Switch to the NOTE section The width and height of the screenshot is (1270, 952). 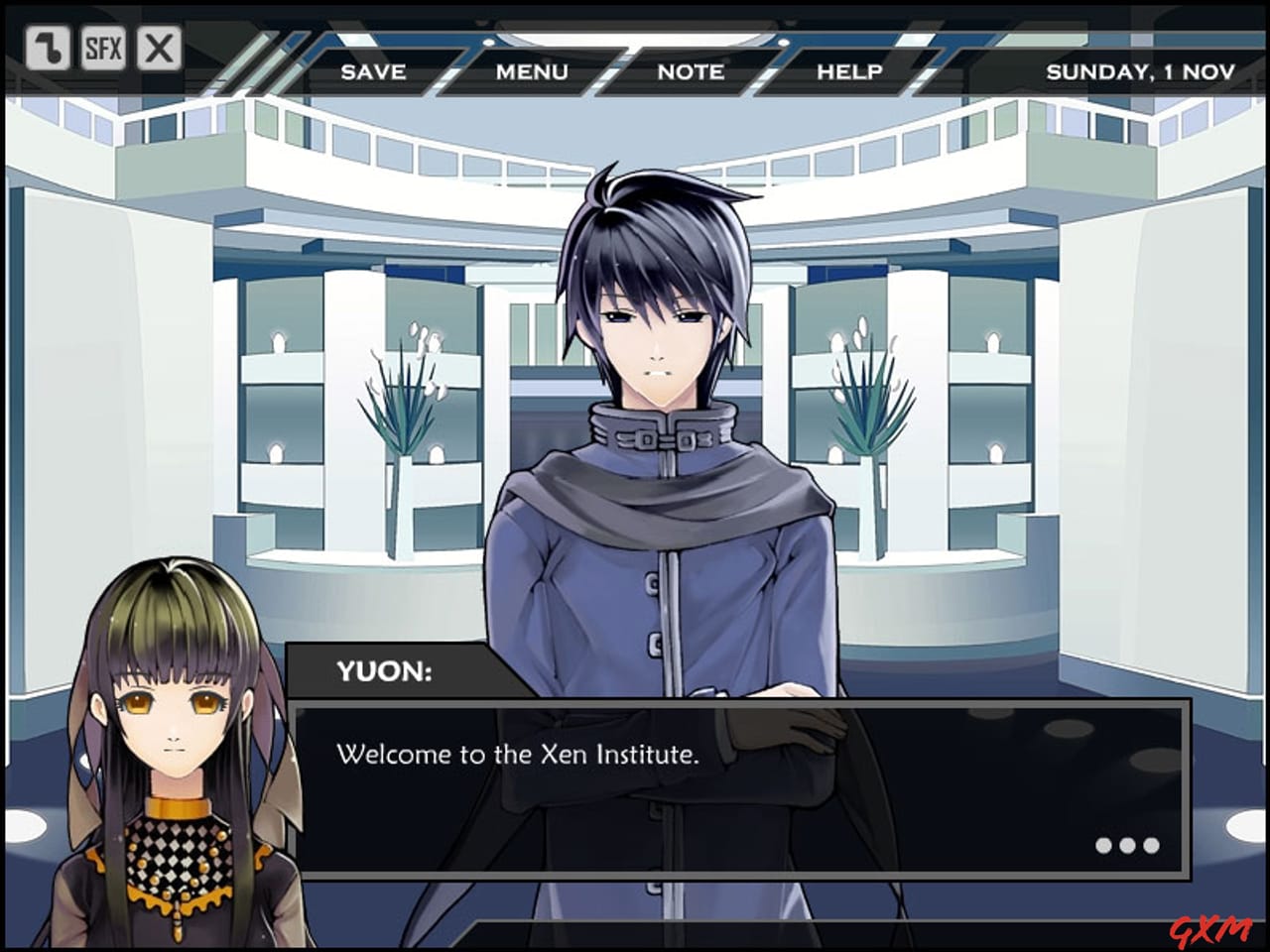[691, 71]
